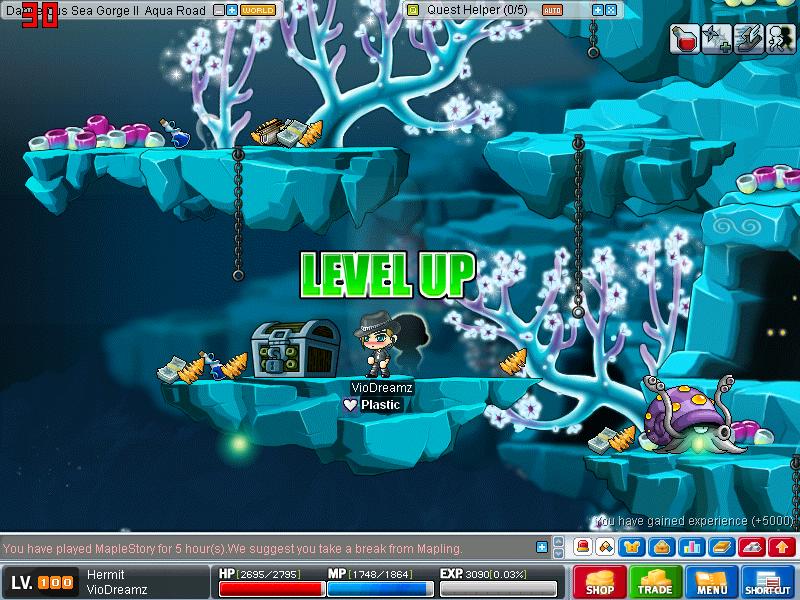Open the MENU button
Image resolution: width=800 pixels, height=600 pixels.
712,582
